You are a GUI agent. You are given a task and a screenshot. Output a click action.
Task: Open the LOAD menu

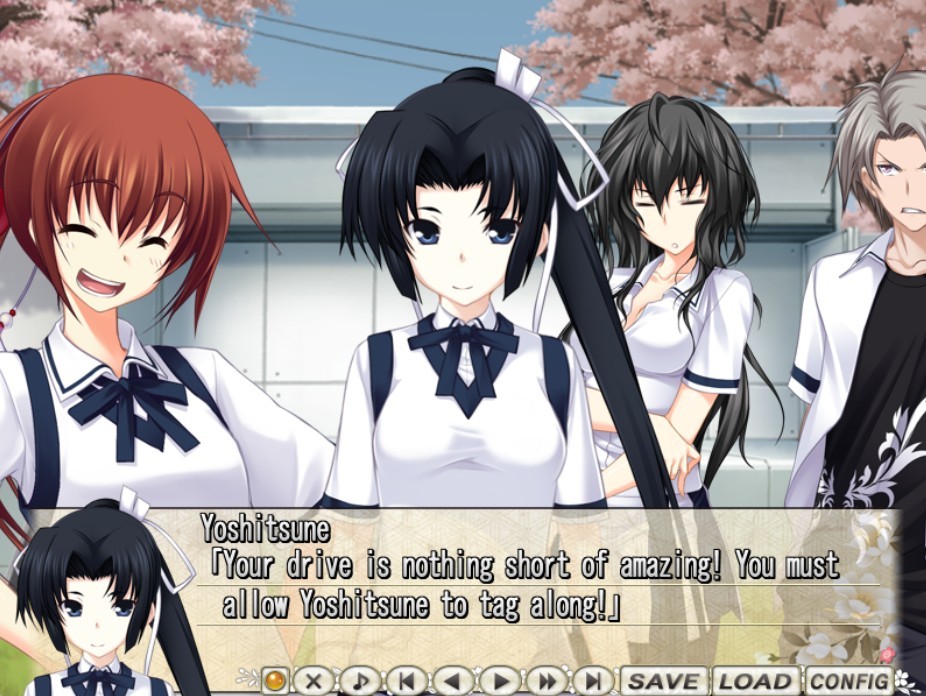point(756,681)
